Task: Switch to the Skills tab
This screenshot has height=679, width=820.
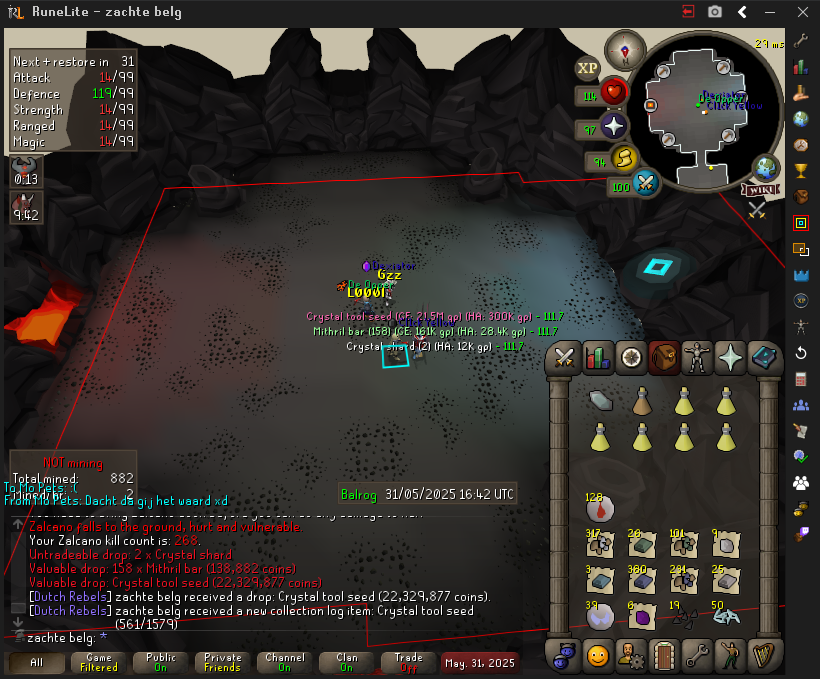Action: (x=598, y=357)
